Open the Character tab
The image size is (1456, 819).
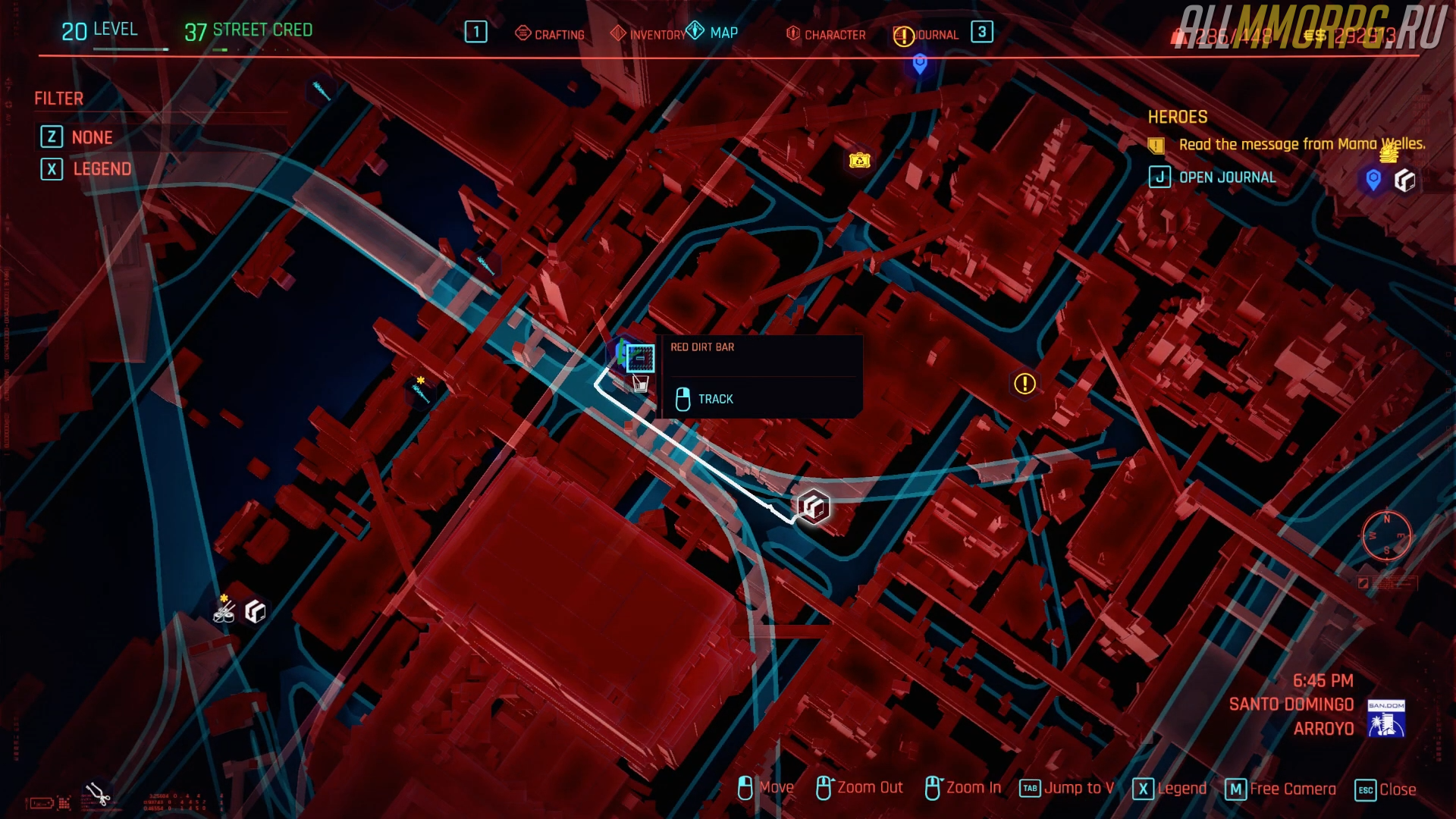pos(826,34)
